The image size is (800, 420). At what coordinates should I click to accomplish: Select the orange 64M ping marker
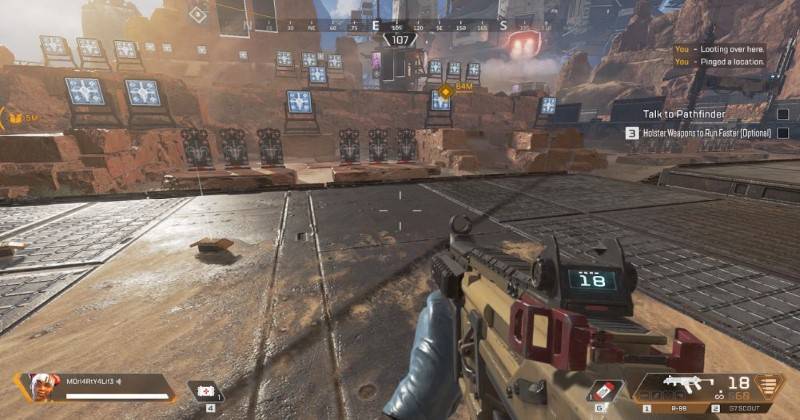point(441,95)
